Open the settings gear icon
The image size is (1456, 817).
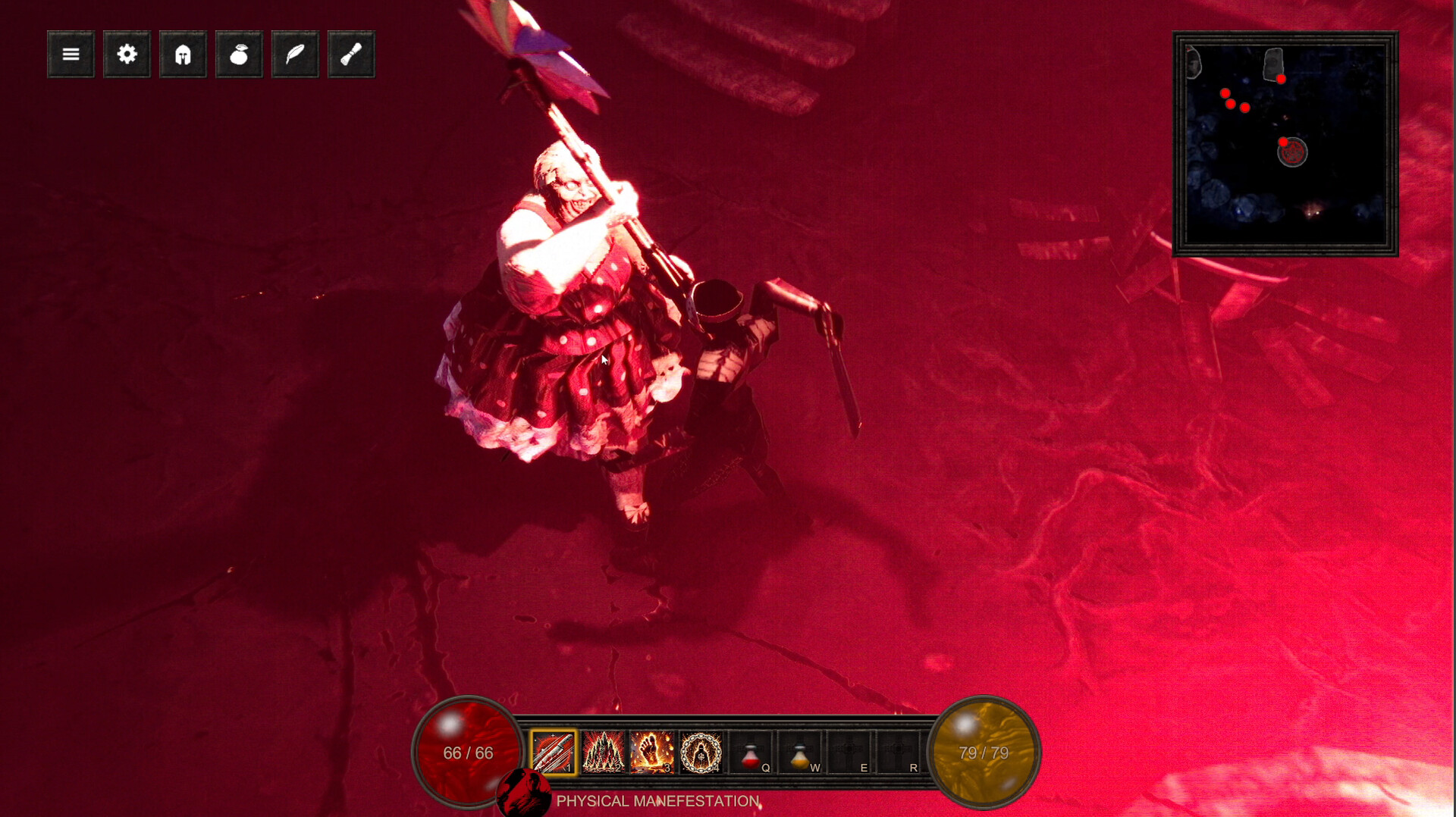pos(126,54)
